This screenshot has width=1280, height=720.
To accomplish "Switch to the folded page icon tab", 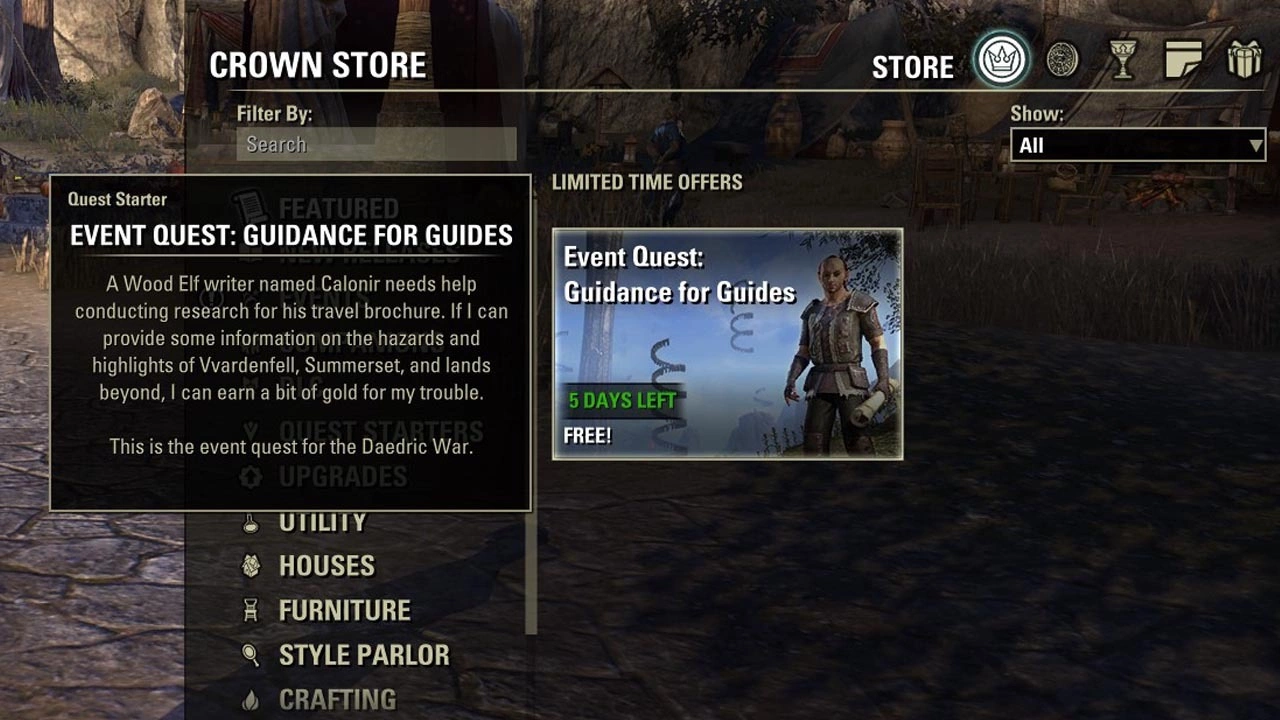I will pos(1184,60).
